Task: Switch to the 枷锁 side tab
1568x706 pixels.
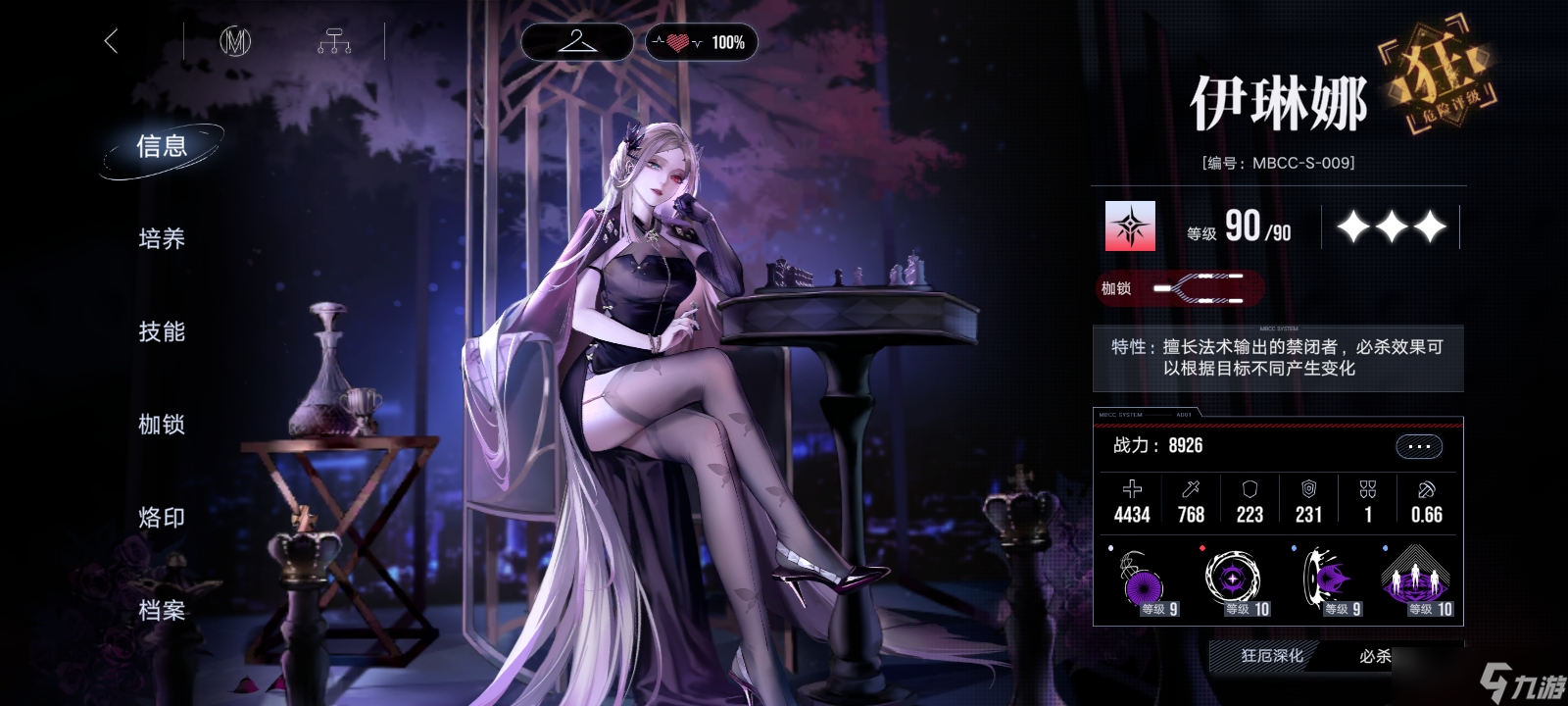Action: tap(162, 425)
